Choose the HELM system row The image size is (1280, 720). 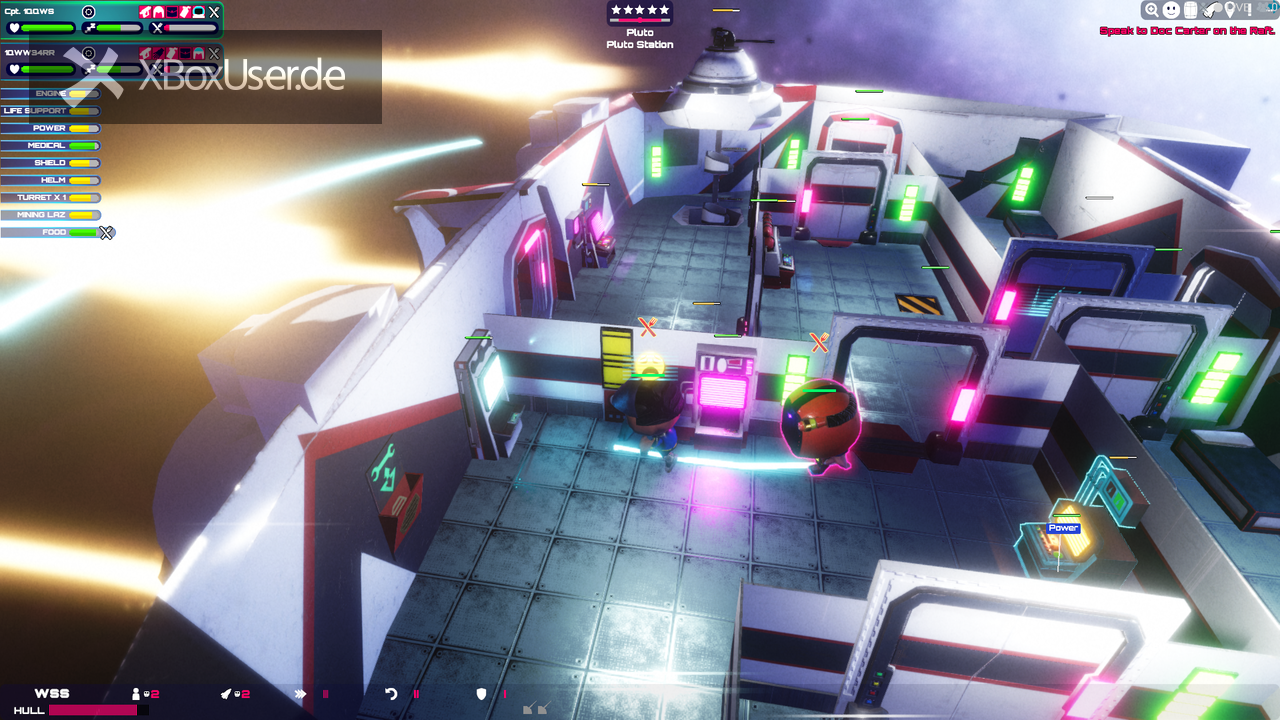click(50, 180)
